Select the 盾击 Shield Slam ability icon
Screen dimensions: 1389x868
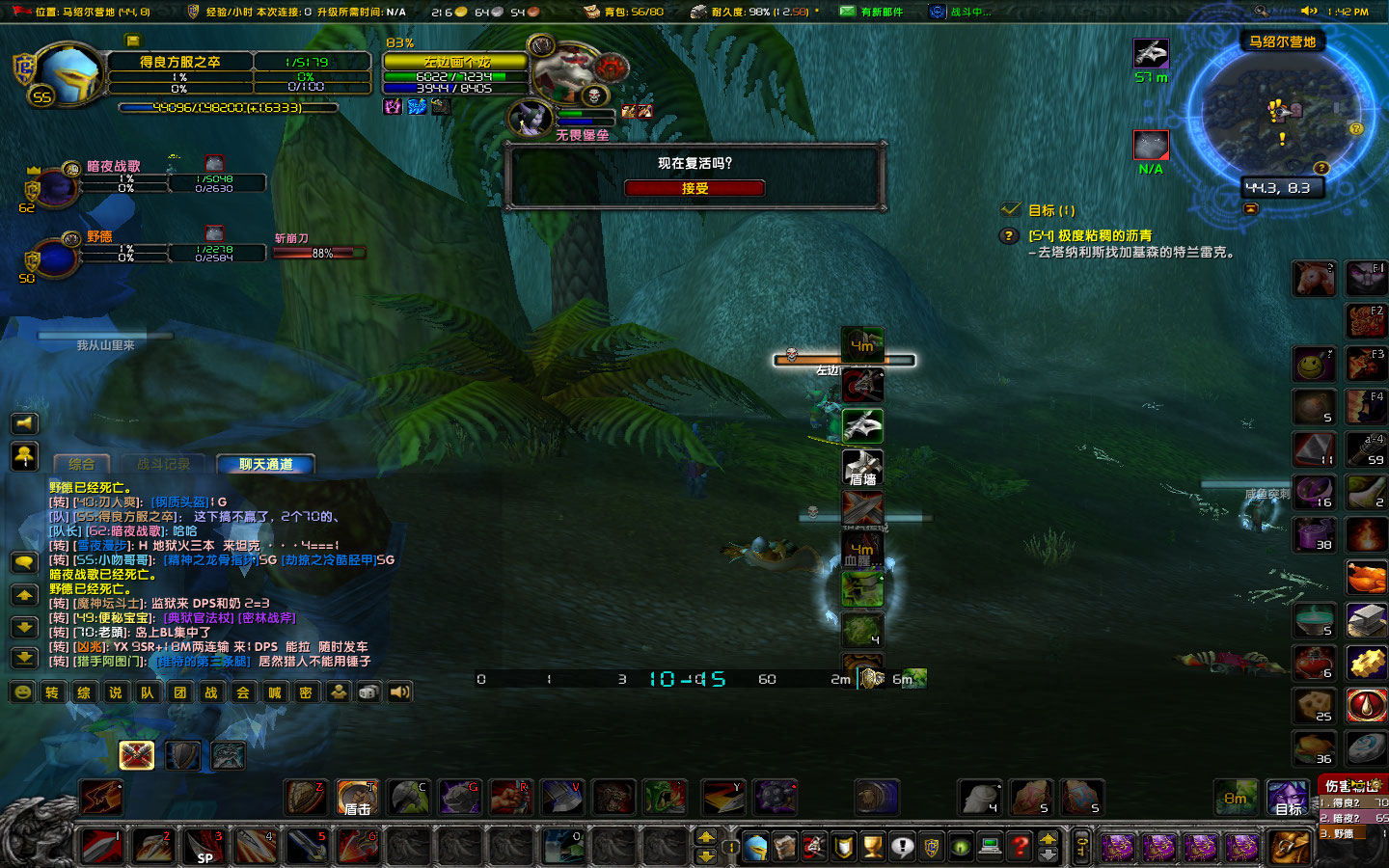357,798
